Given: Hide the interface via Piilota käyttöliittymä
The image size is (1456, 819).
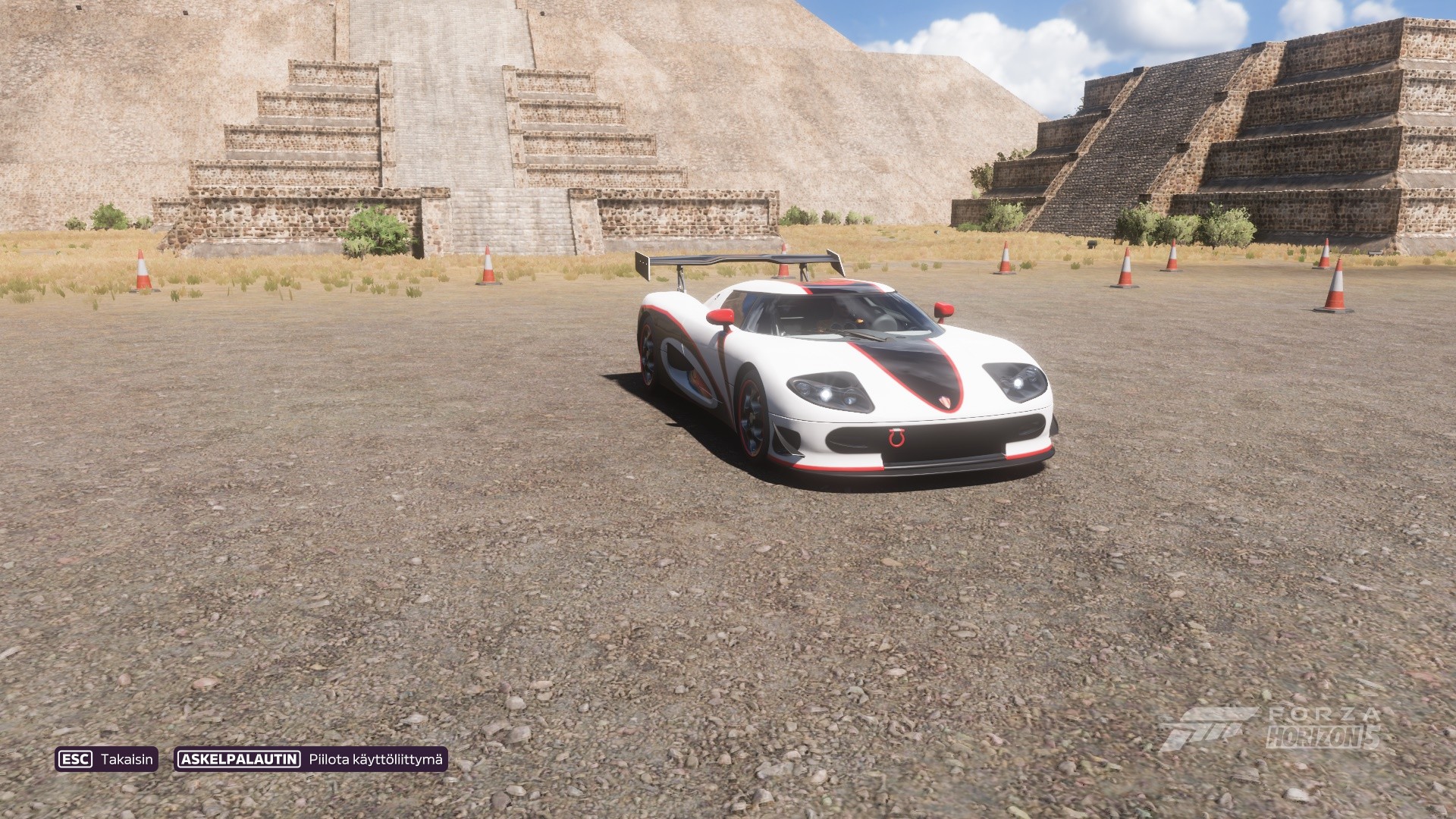Looking at the screenshot, I should 311,759.
